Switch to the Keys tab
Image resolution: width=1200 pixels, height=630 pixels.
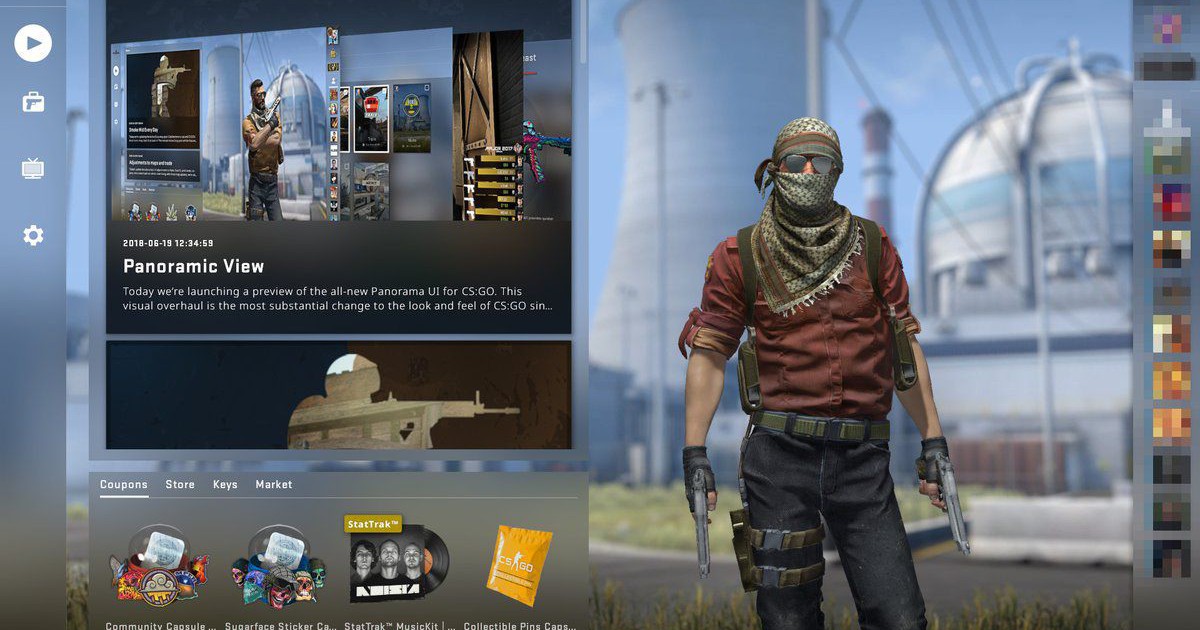225,484
